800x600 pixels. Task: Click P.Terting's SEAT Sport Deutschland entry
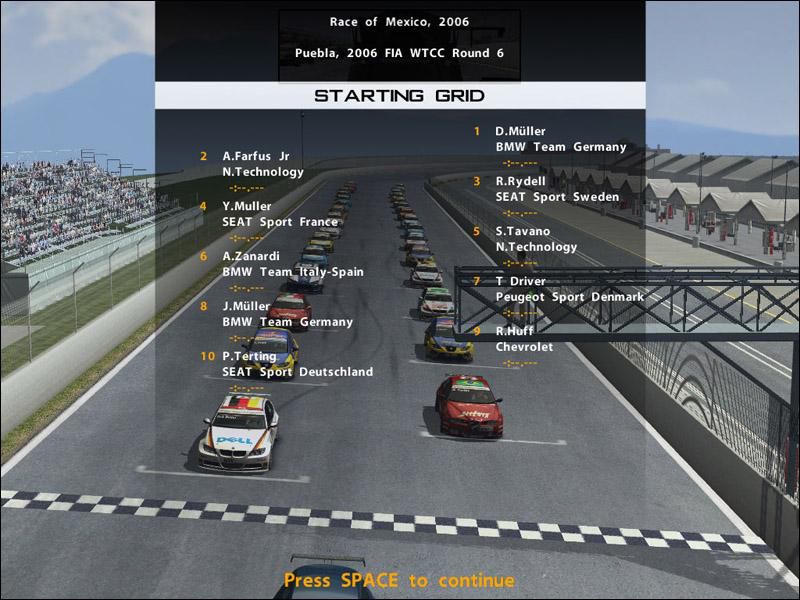[x=297, y=364]
